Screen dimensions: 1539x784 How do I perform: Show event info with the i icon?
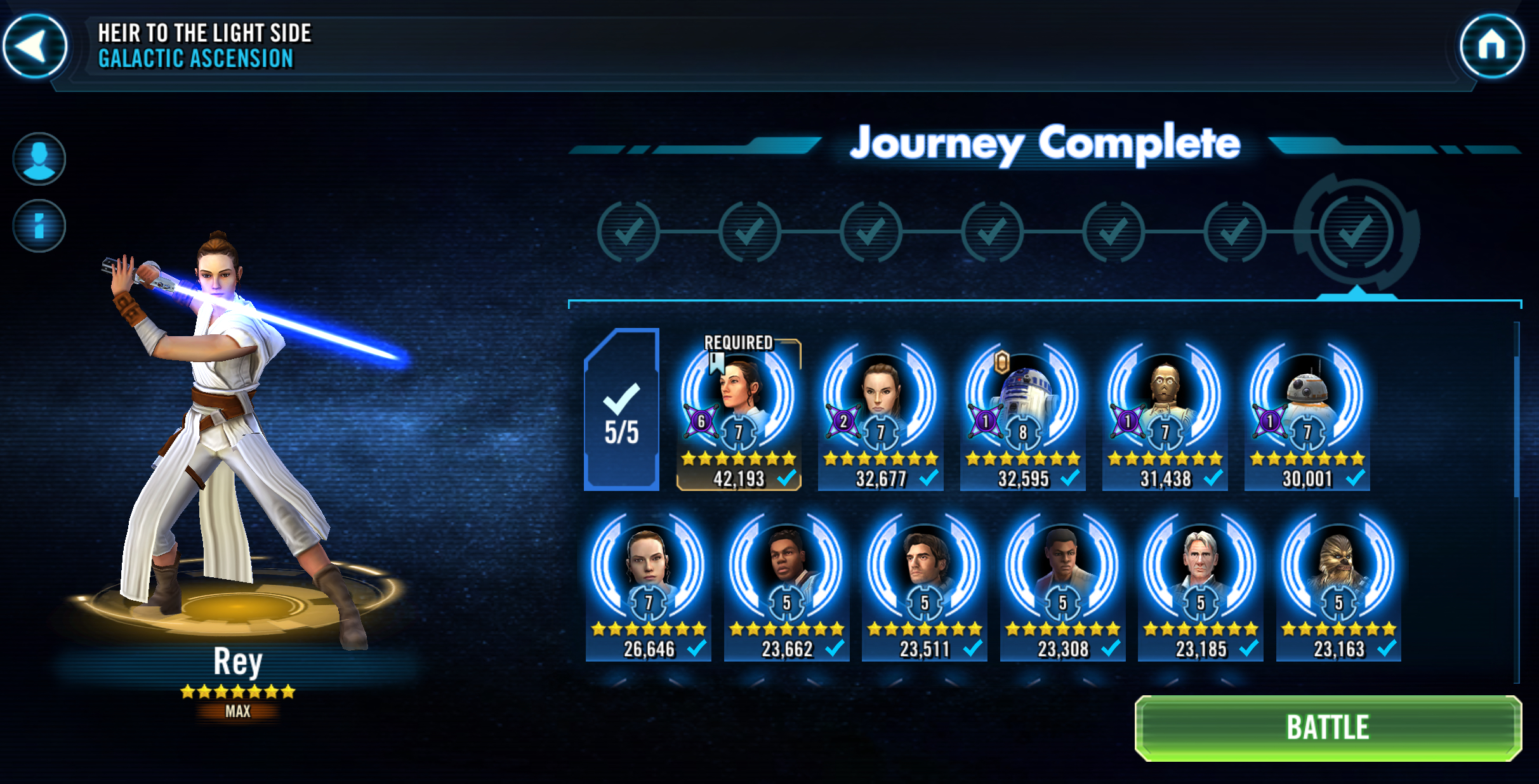coord(39,226)
